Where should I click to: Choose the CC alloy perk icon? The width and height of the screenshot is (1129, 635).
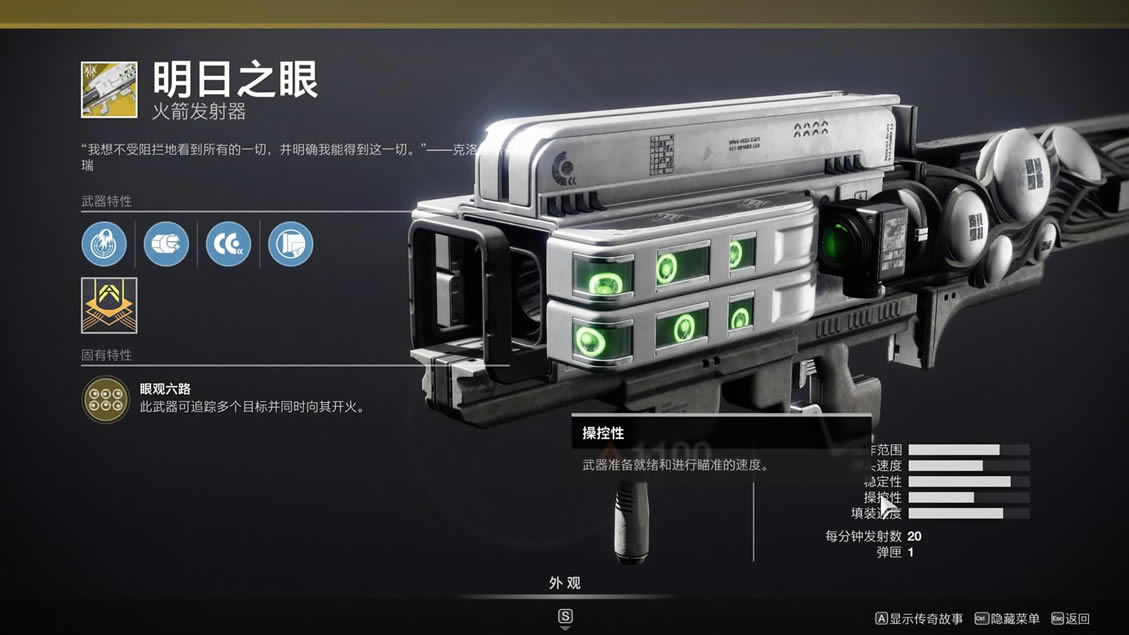[x=228, y=244]
